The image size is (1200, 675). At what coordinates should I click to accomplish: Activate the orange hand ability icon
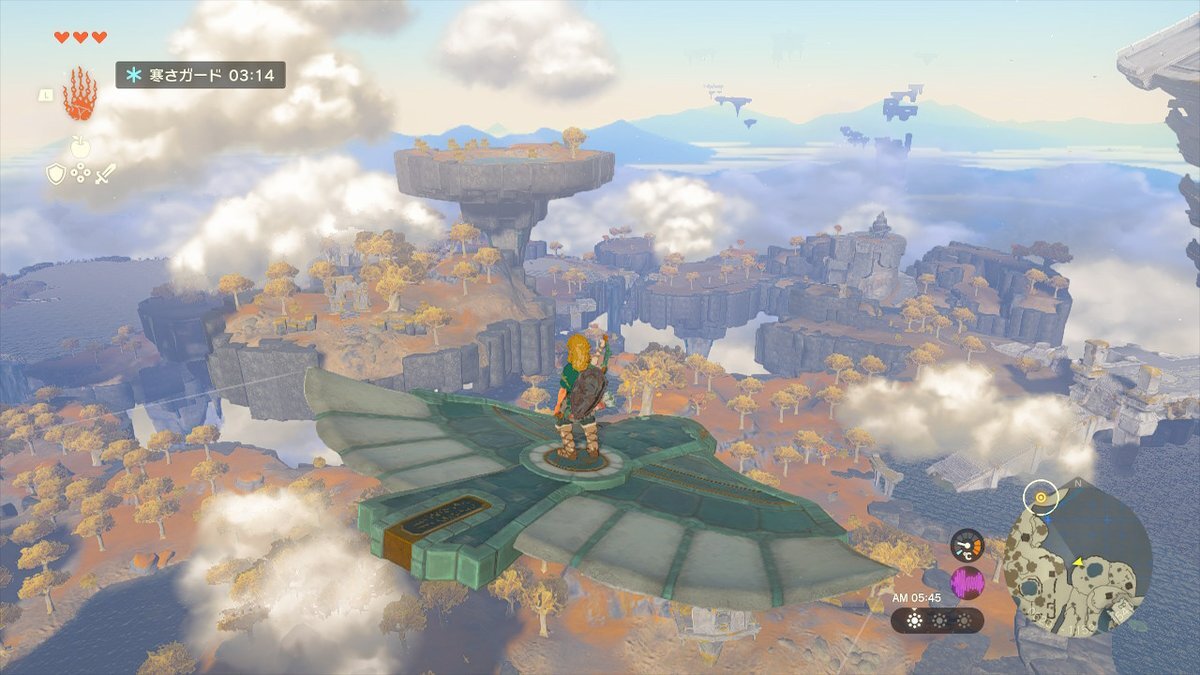pyautogui.click(x=80, y=95)
